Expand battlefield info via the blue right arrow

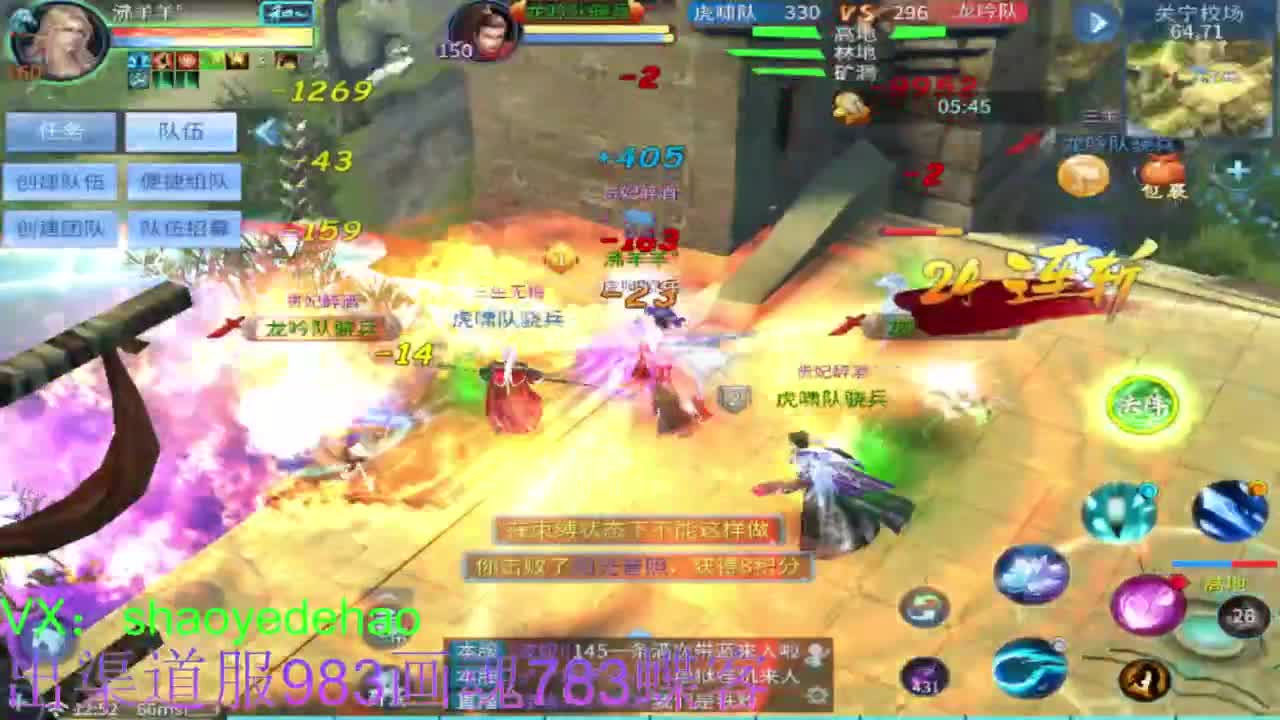(x=1100, y=22)
